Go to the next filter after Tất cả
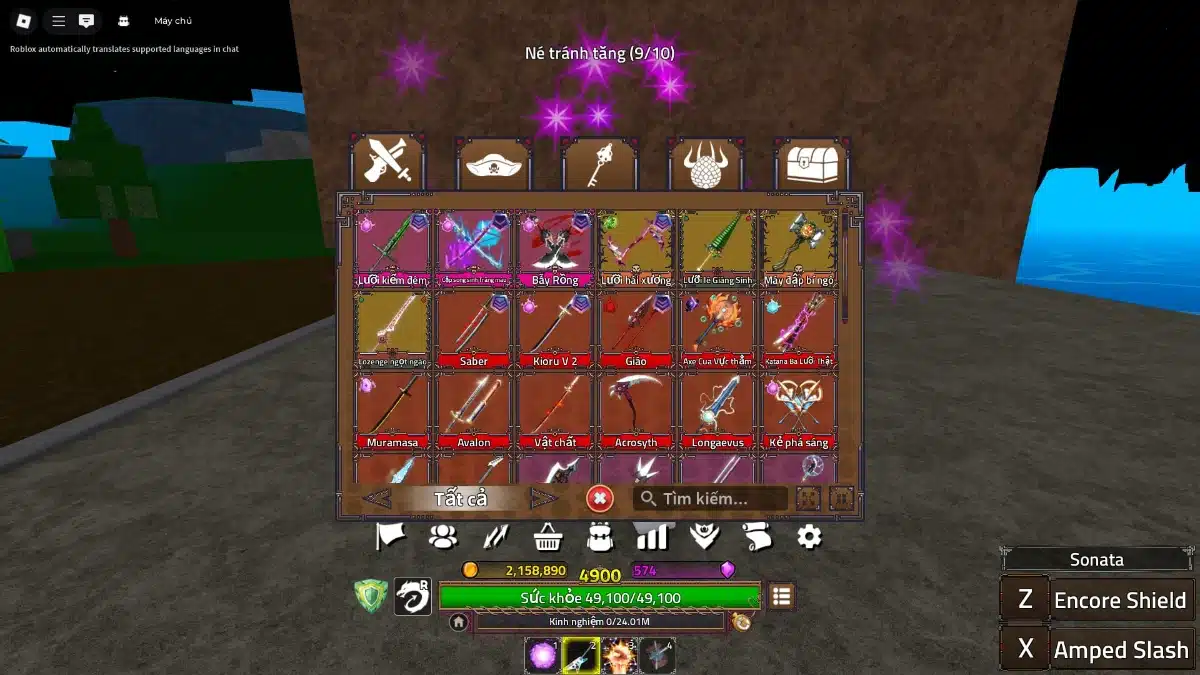Screen dimensions: 1200x675 coord(543,498)
